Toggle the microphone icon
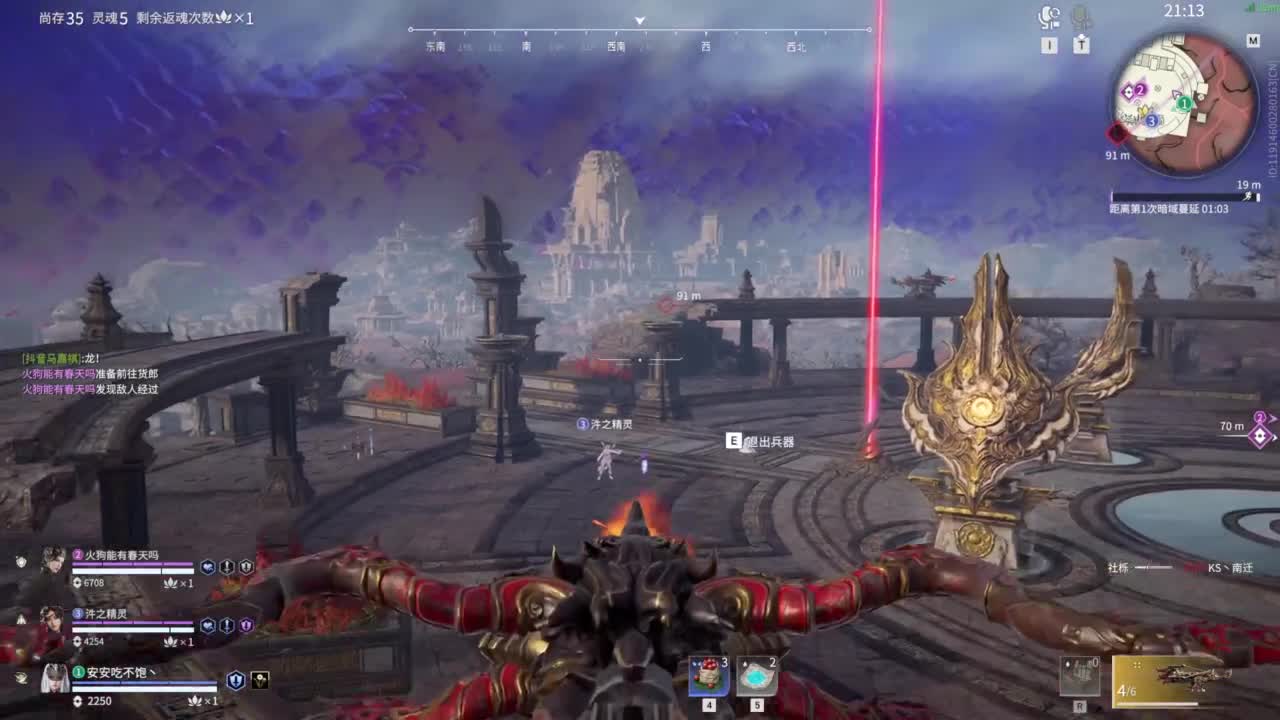 click(x=1081, y=16)
